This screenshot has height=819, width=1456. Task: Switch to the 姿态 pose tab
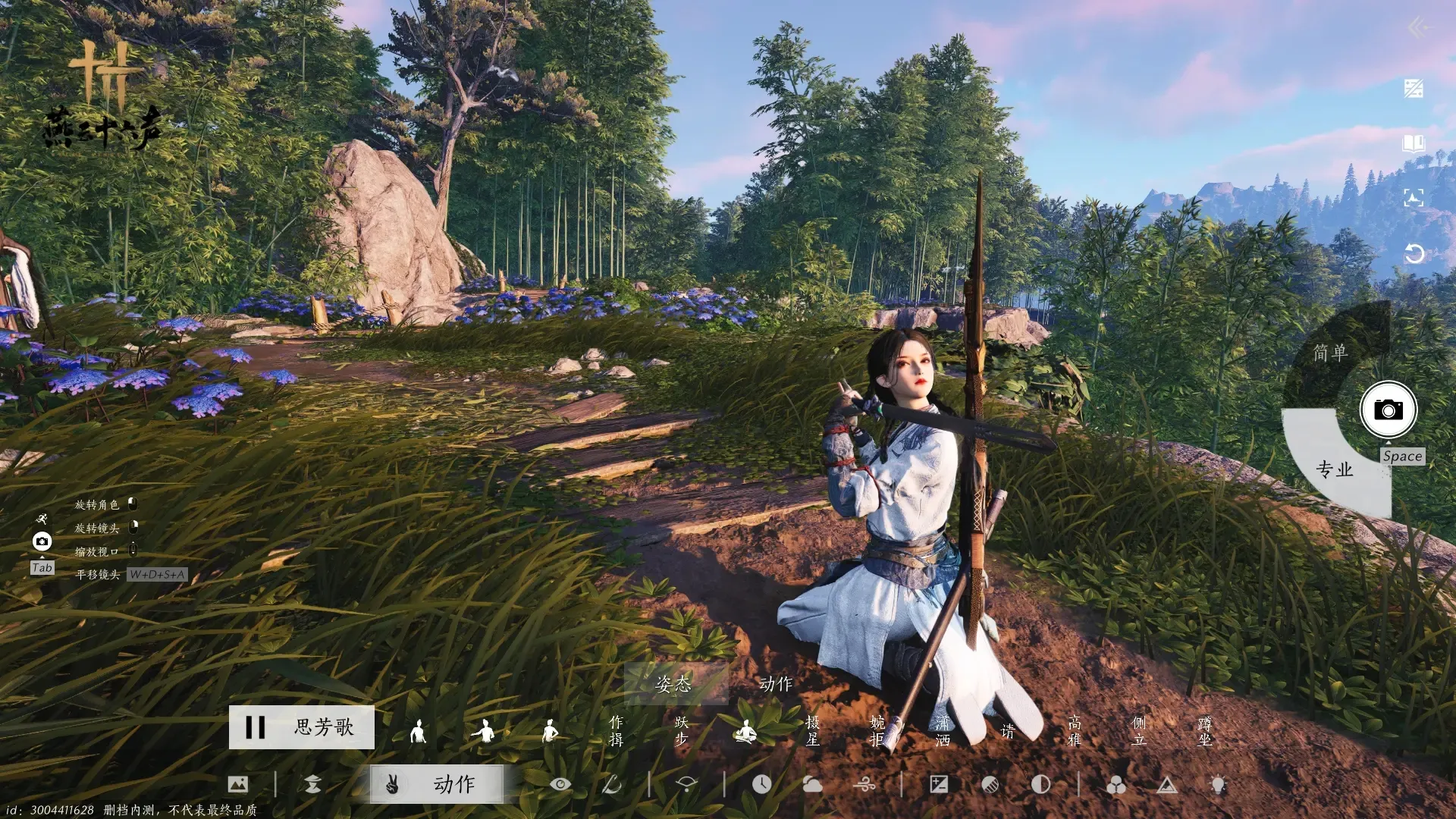click(673, 684)
